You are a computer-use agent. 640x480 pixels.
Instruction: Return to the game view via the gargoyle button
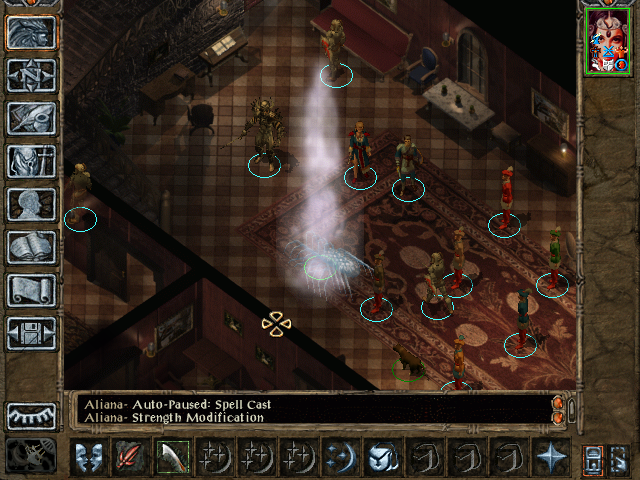(x=31, y=32)
